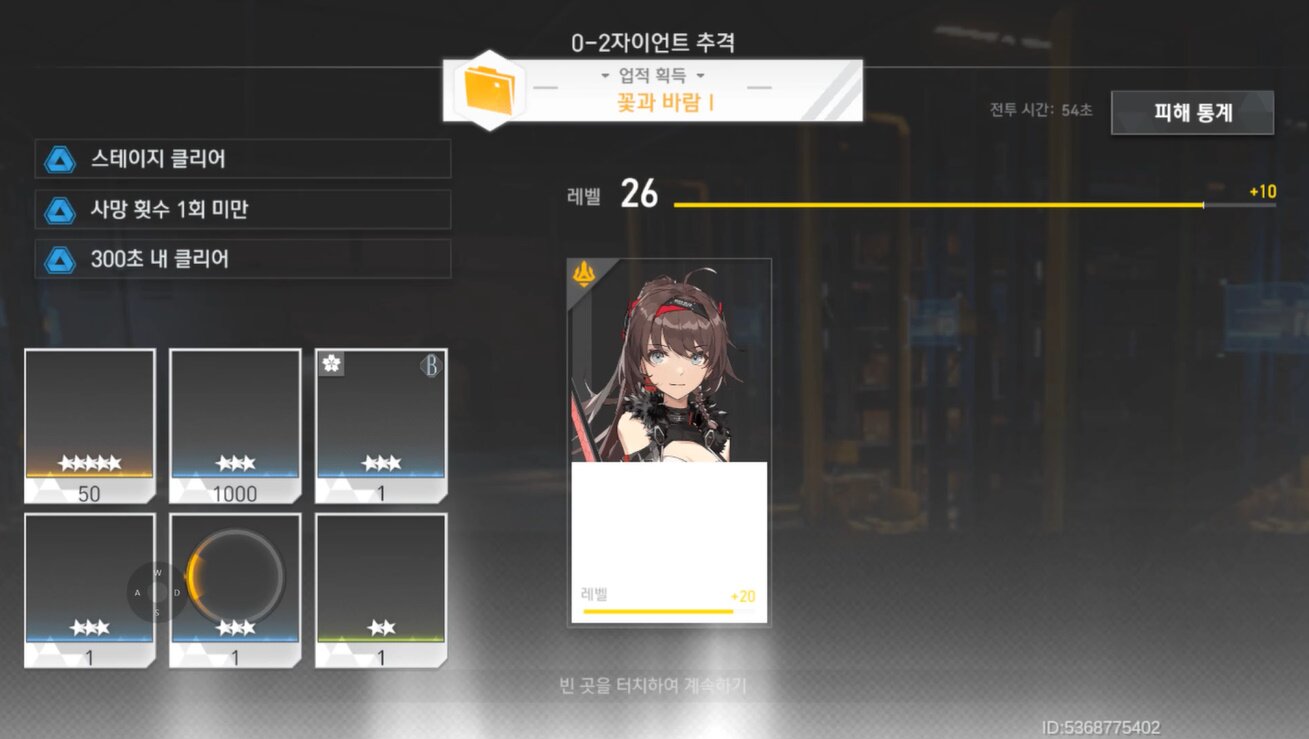The image size is (1309, 739).
Task: Select the two-star green reward tile
Action: [x=381, y=590]
